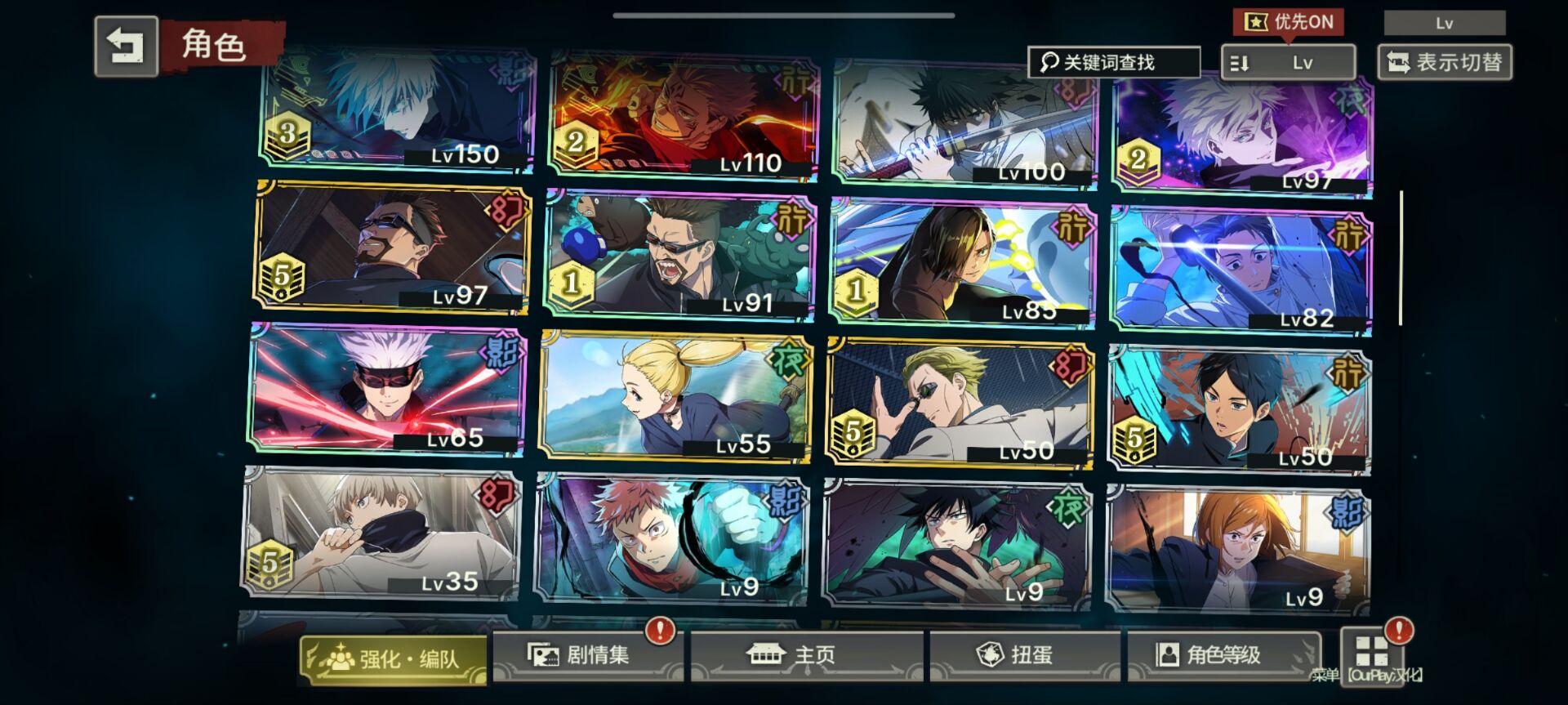Choose the Lv82 character card
Viewport: 1568px width, 705px height.
point(1241,270)
